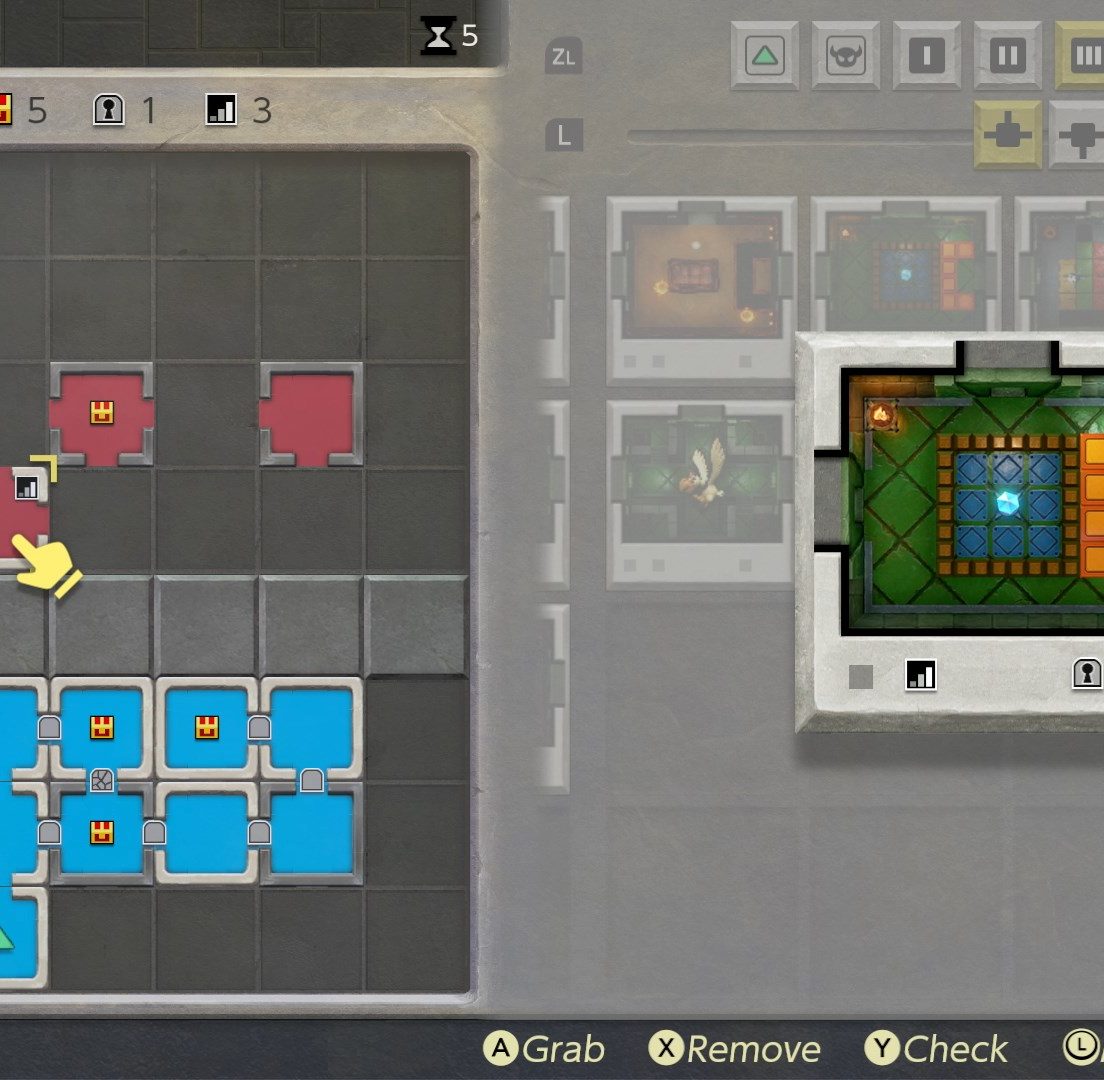Choose the level II chamber filter
The width and height of the screenshot is (1104, 1080).
pyautogui.click(x=1008, y=56)
